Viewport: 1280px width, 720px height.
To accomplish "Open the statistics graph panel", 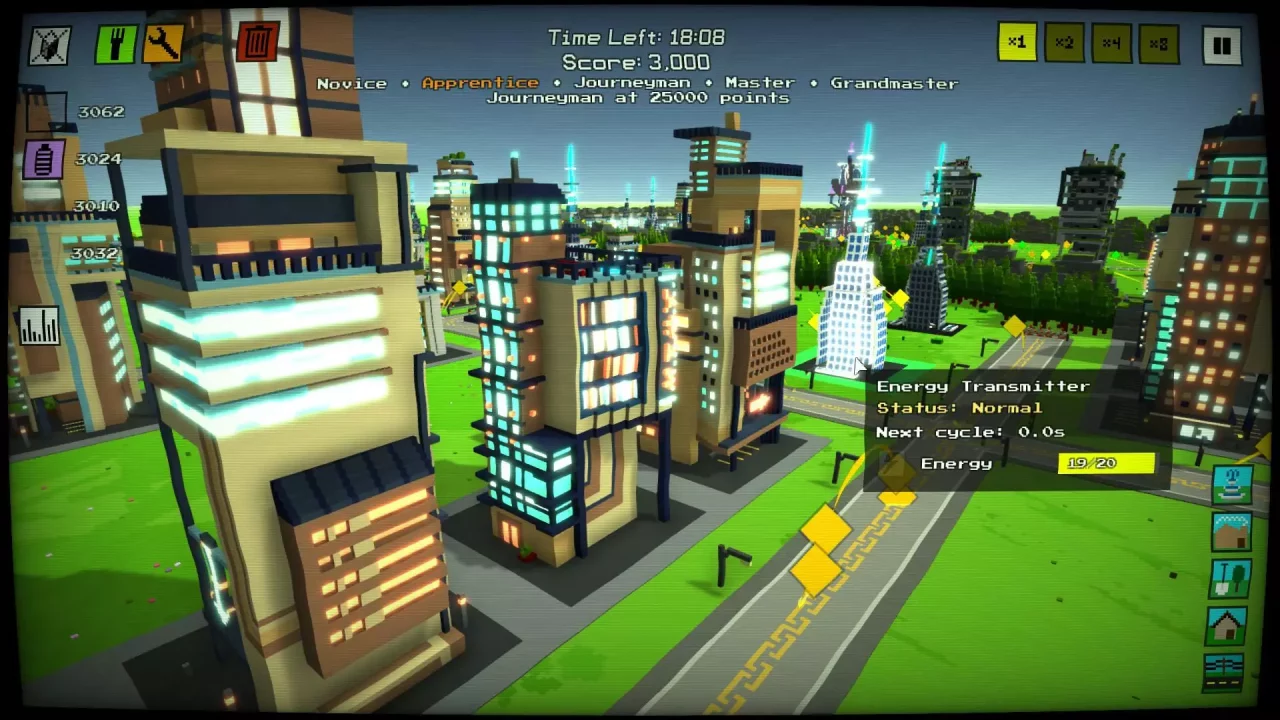I will (x=40, y=325).
